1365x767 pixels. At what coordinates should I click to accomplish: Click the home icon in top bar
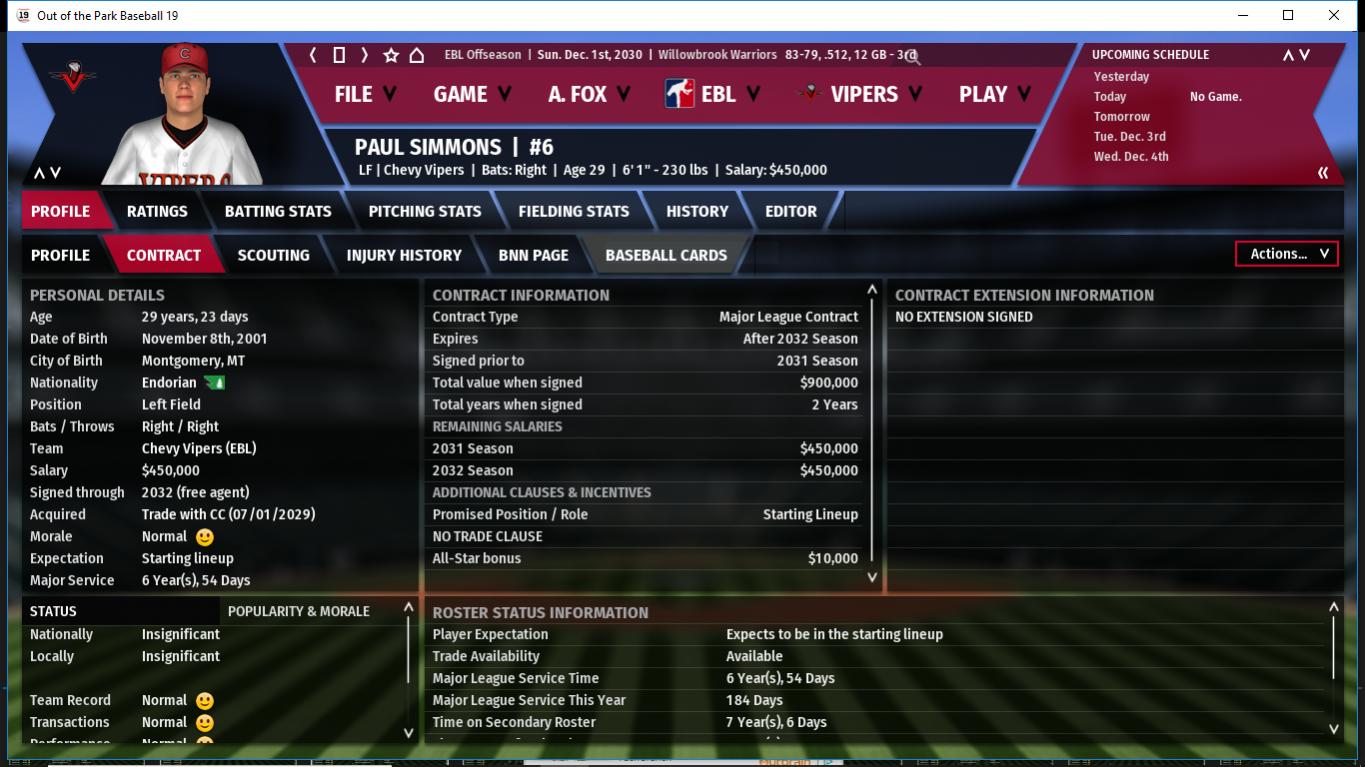[417, 55]
